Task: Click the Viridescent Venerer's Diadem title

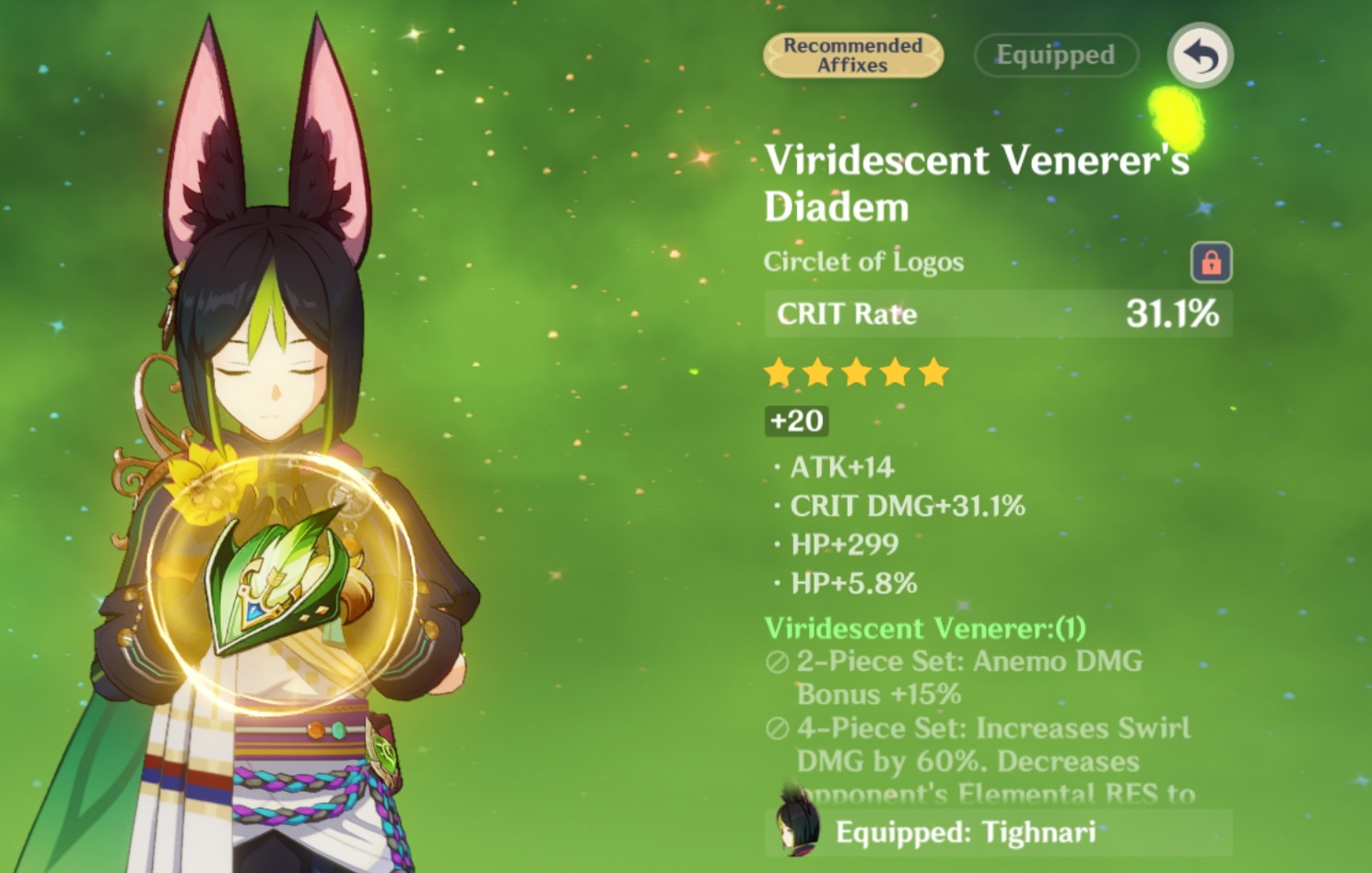Action: [975, 182]
